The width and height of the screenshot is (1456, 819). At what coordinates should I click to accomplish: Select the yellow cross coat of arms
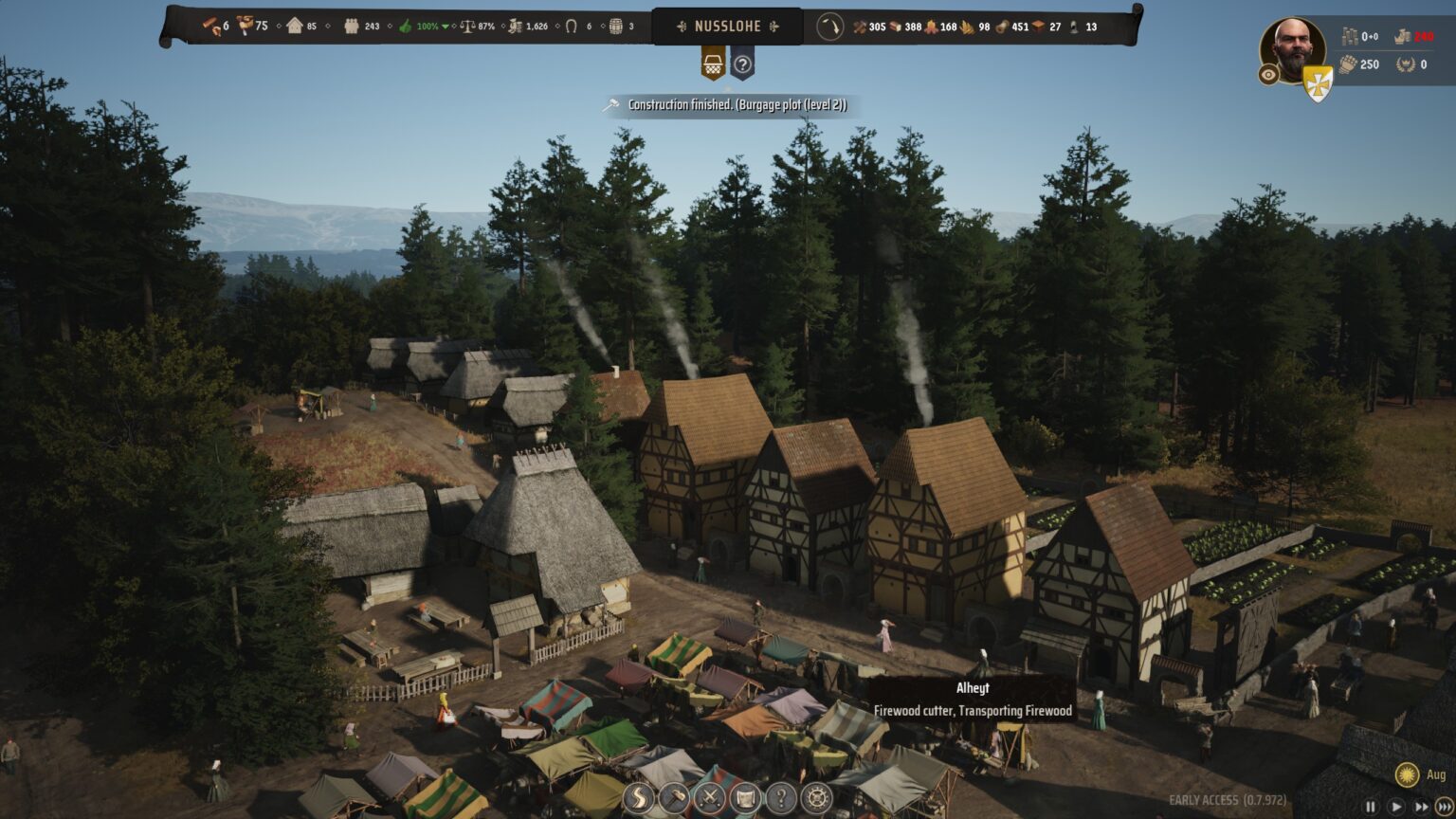(1318, 82)
